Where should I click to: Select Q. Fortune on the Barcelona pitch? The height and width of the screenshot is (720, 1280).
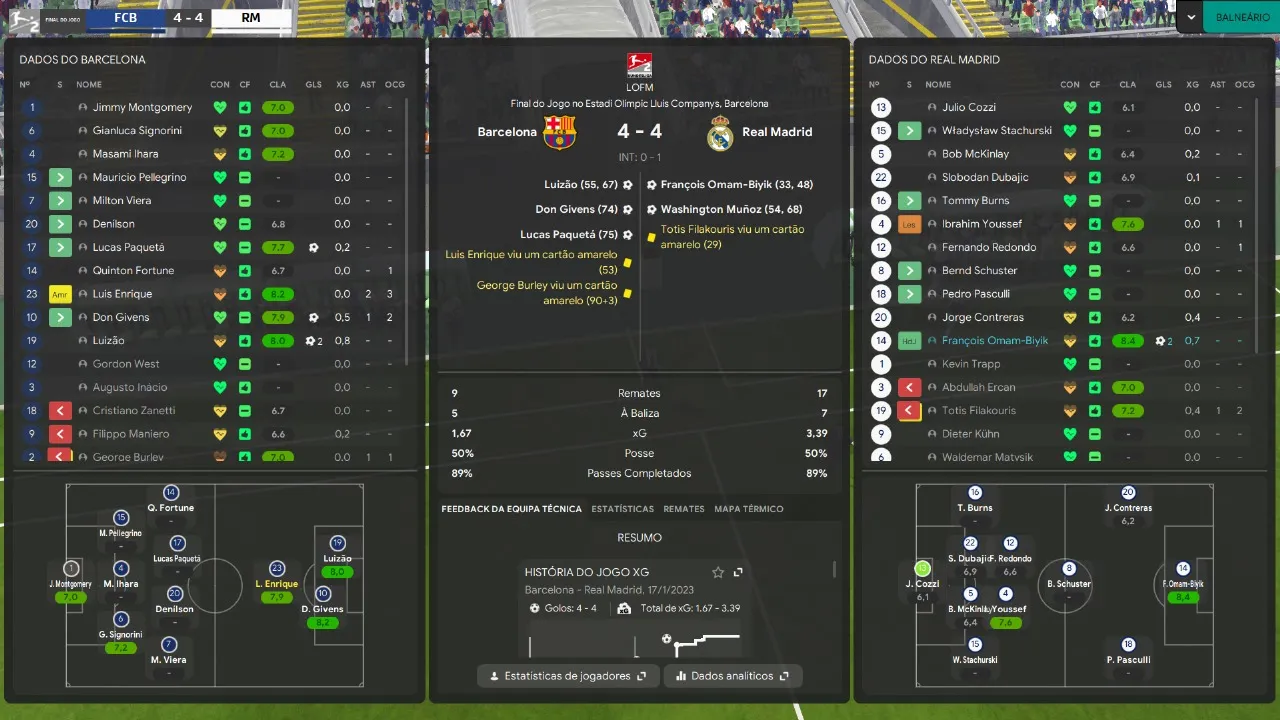coord(171,508)
